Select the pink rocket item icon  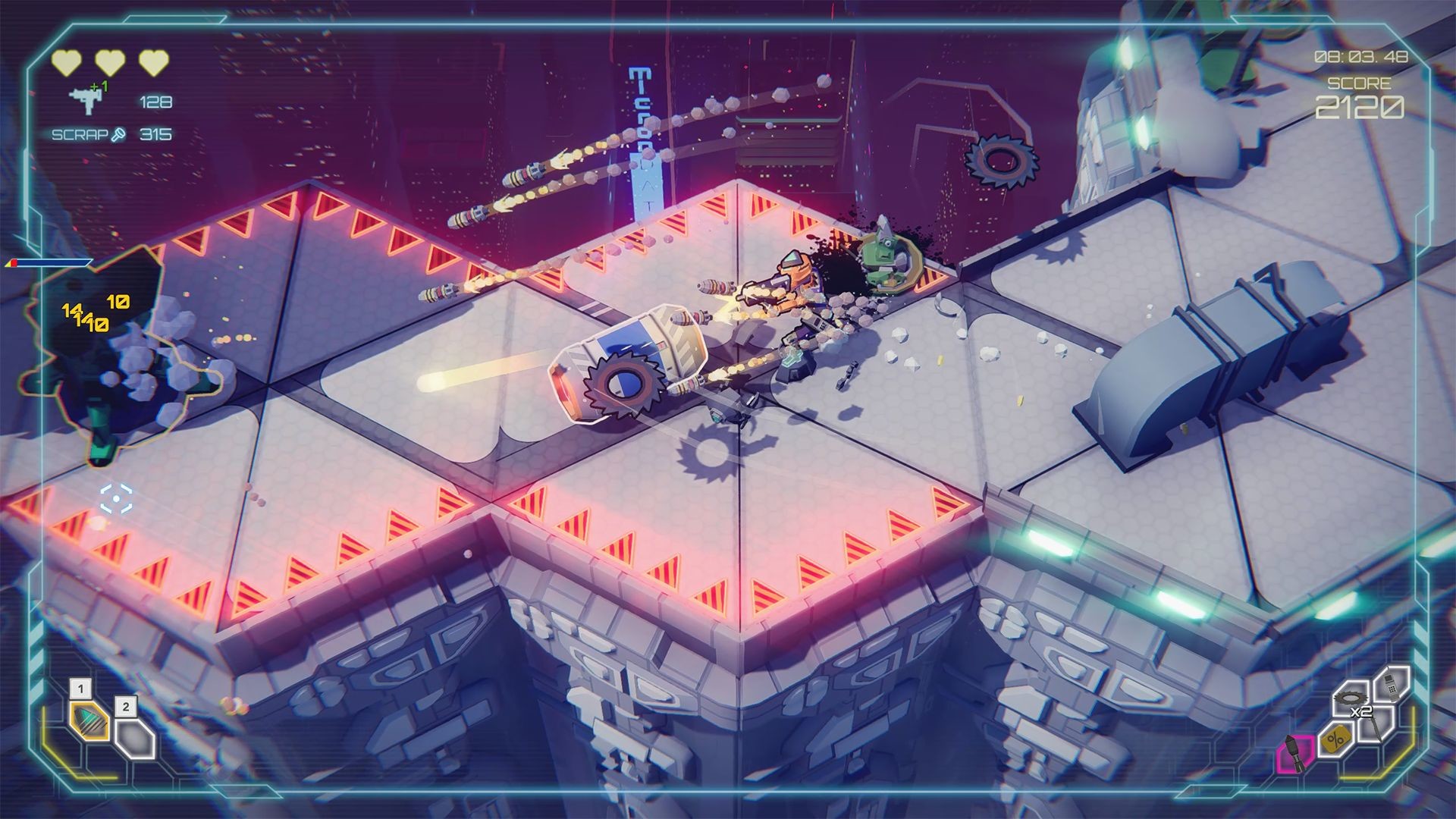tap(1294, 755)
